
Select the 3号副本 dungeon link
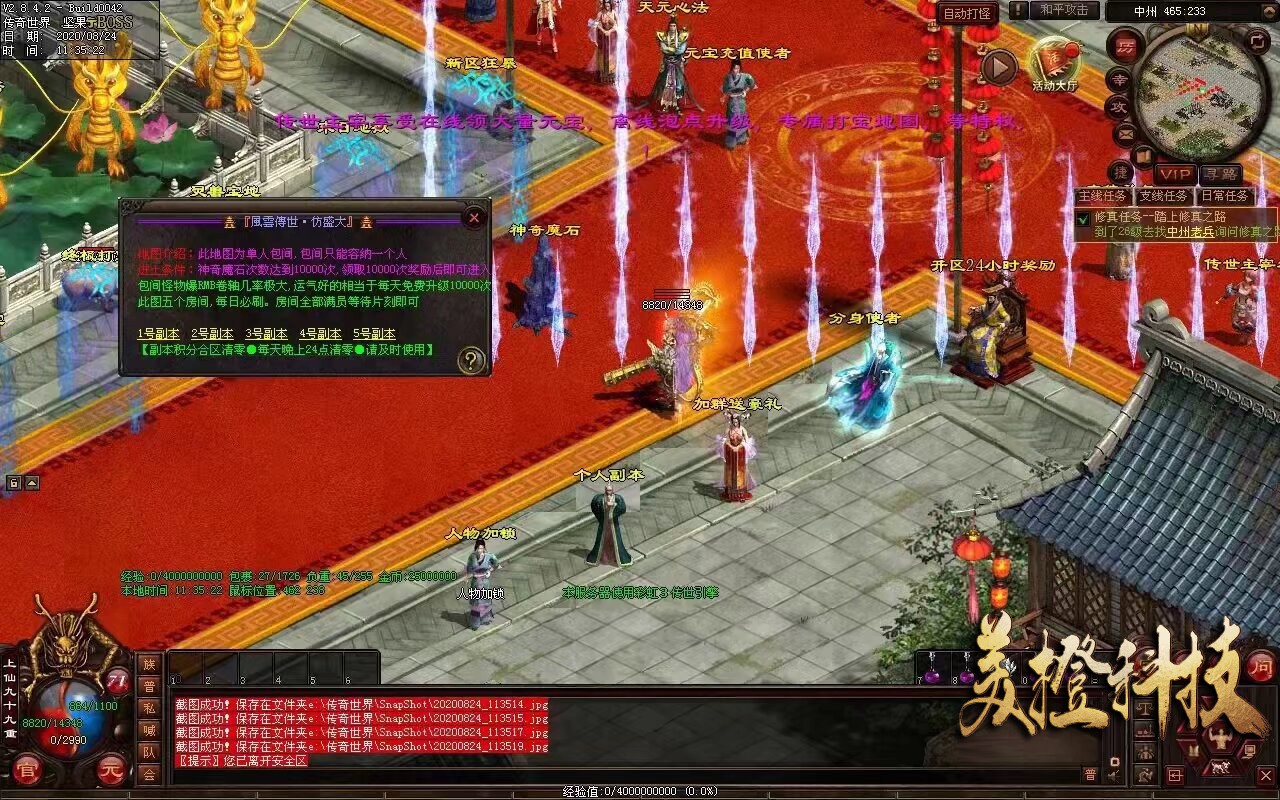point(266,334)
